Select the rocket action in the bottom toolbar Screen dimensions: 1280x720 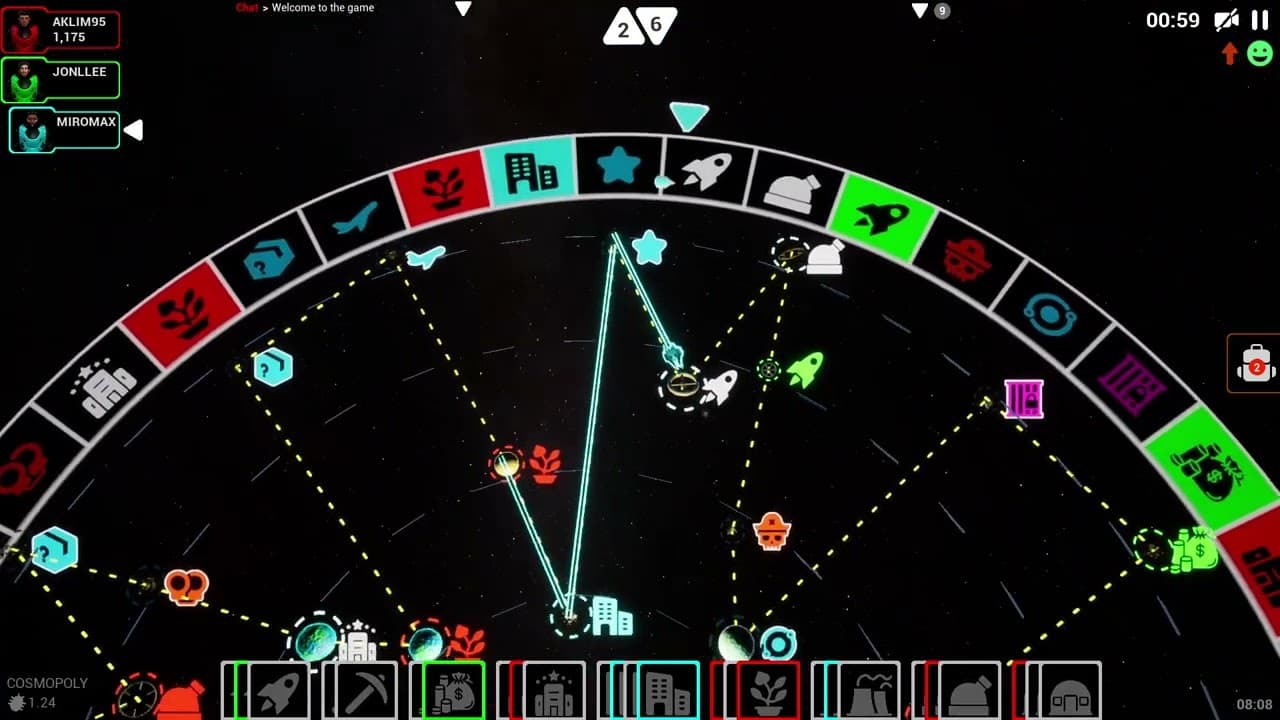coord(280,690)
